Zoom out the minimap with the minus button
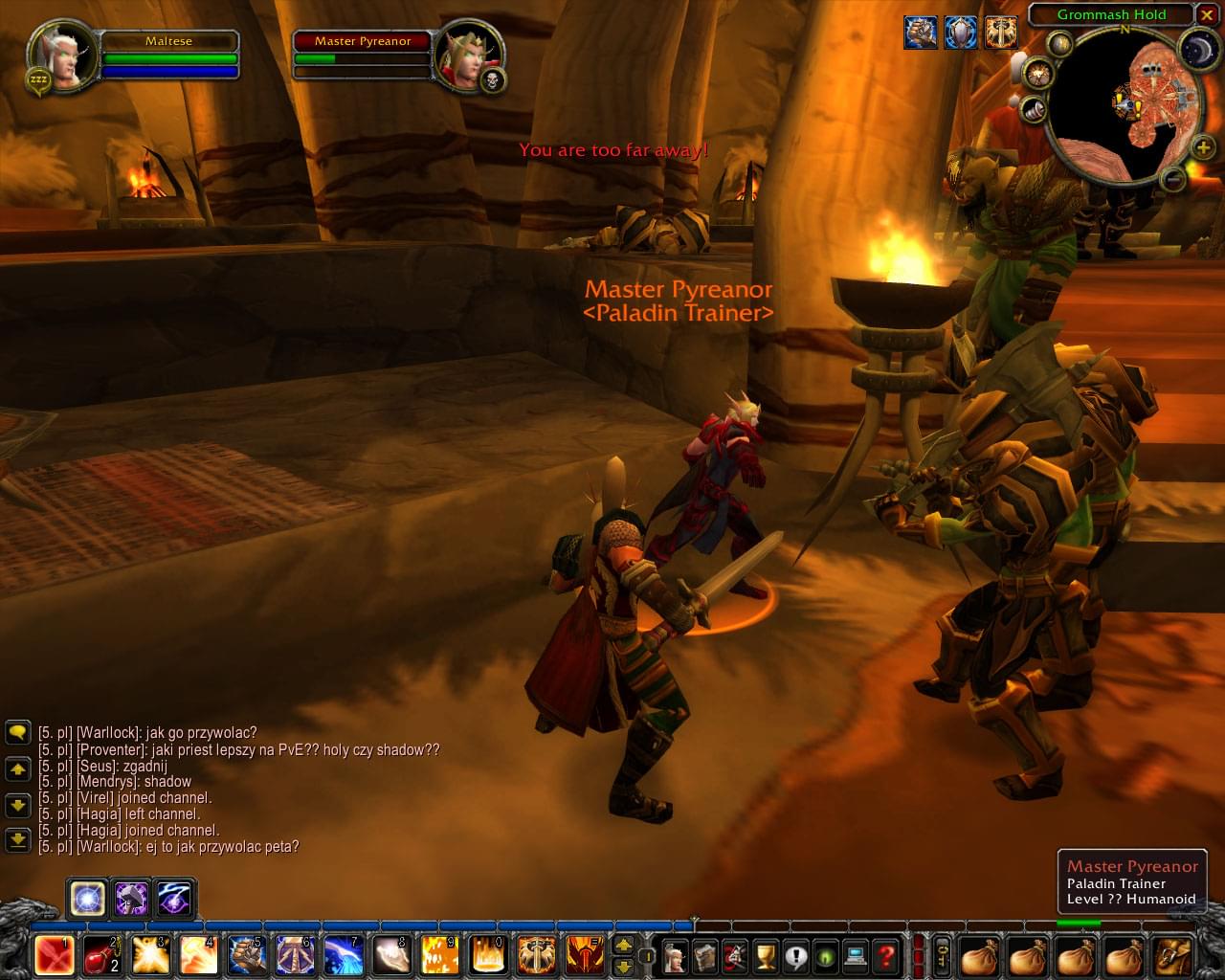The image size is (1225, 980). [x=1172, y=178]
